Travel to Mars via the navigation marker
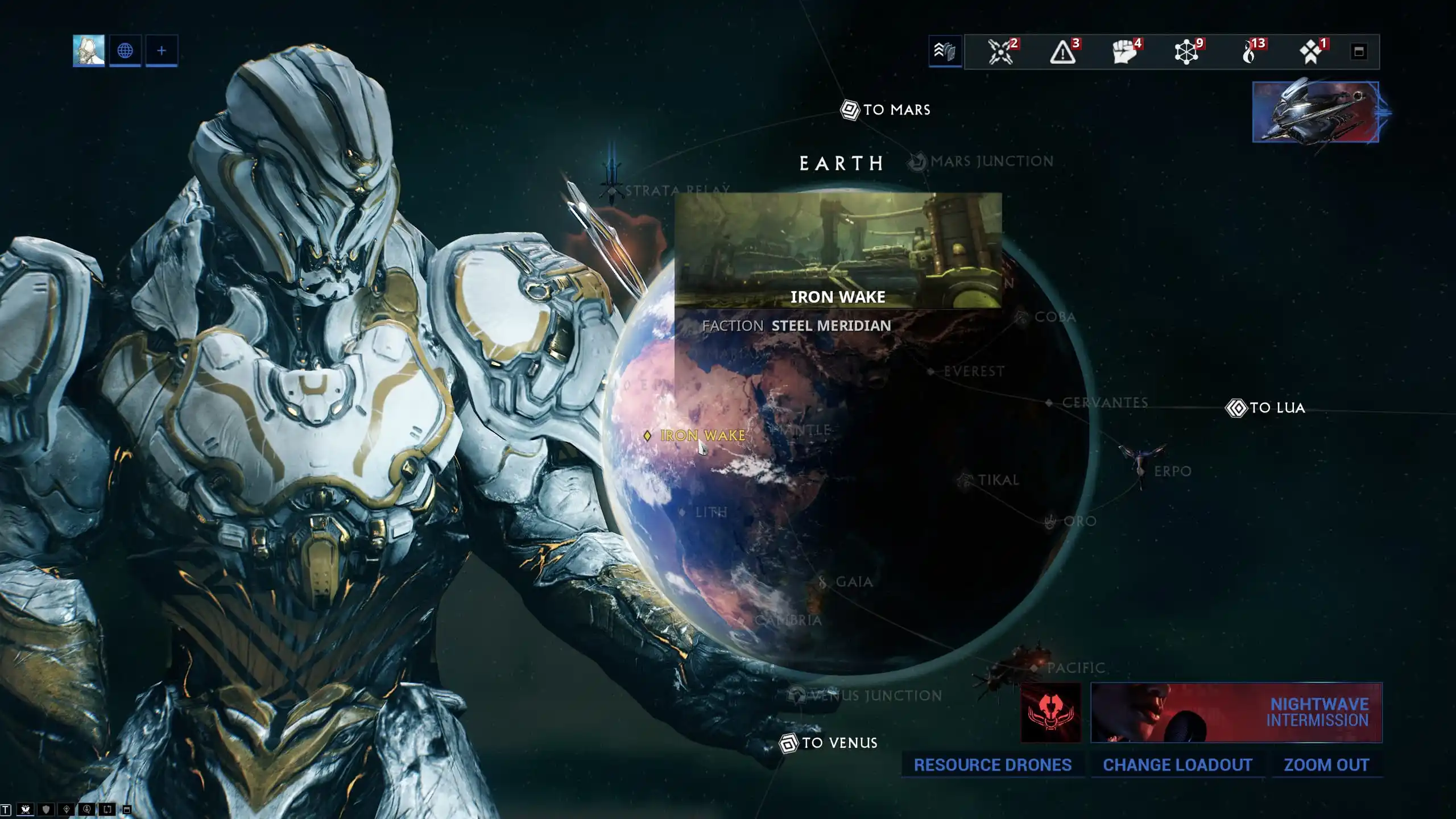 click(x=886, y=110)
